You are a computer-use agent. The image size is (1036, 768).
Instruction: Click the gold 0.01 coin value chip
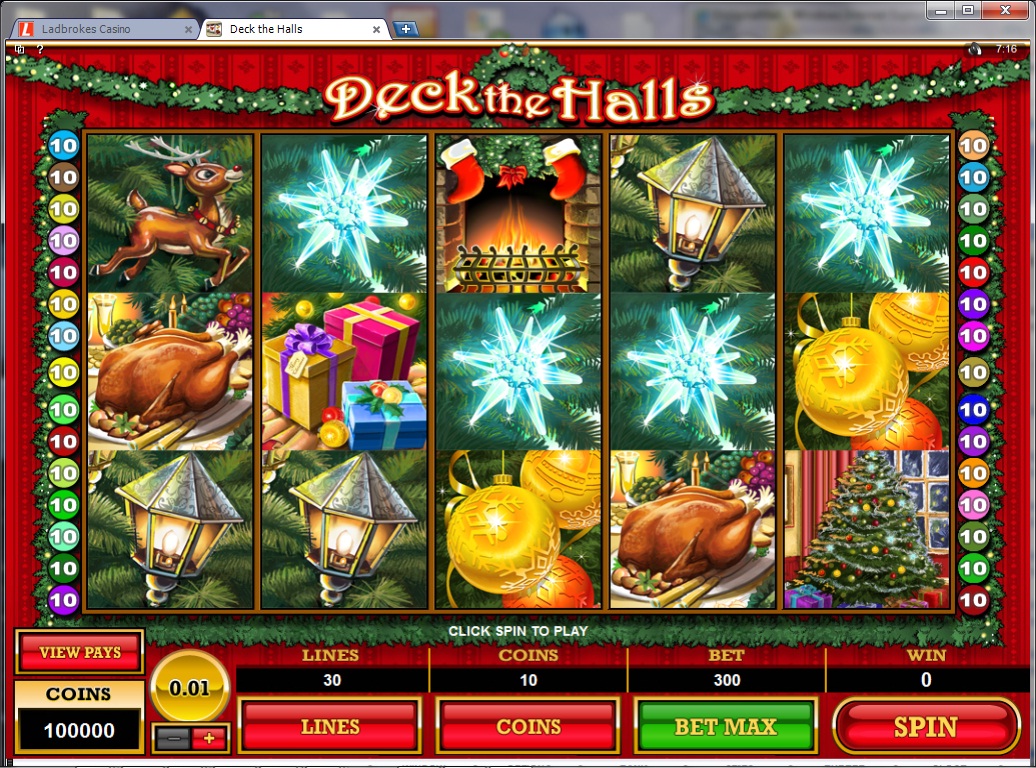[x=190, y=687]
